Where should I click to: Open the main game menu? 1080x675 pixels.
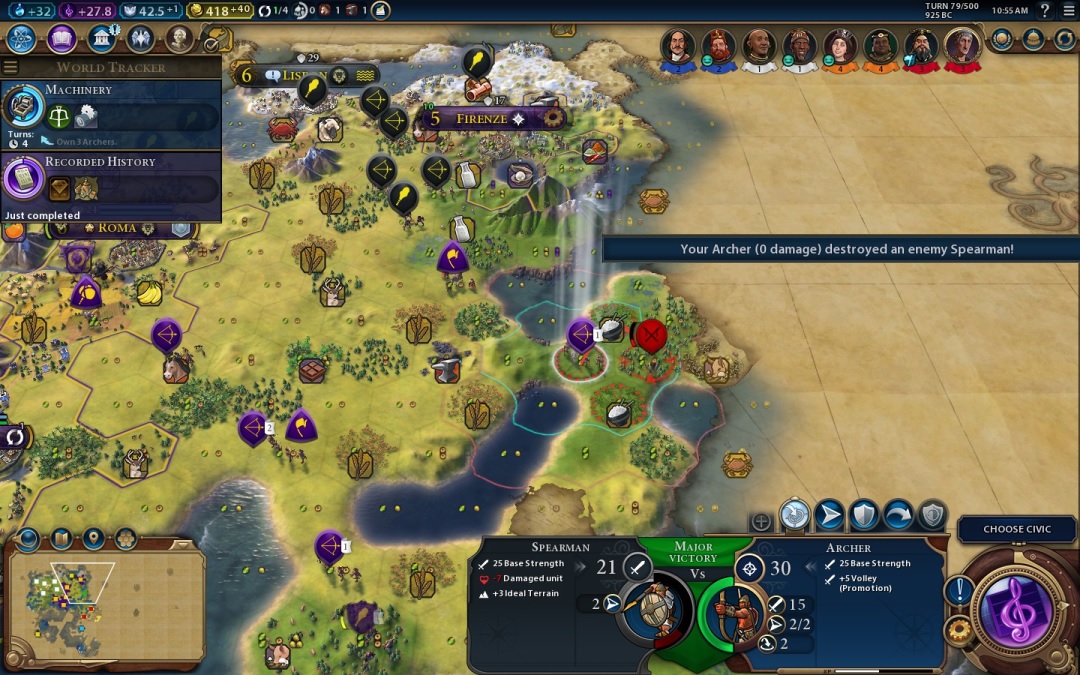click(x=1067, y=11)
